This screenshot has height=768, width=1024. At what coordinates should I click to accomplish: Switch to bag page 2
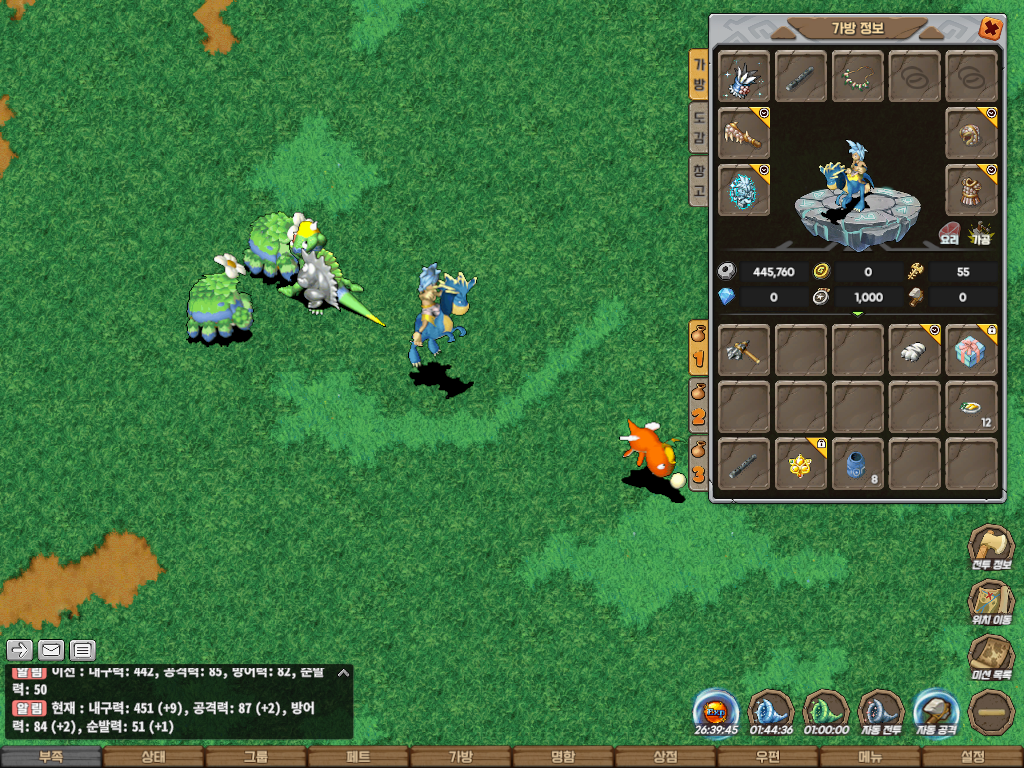click(x=699, y=409)
